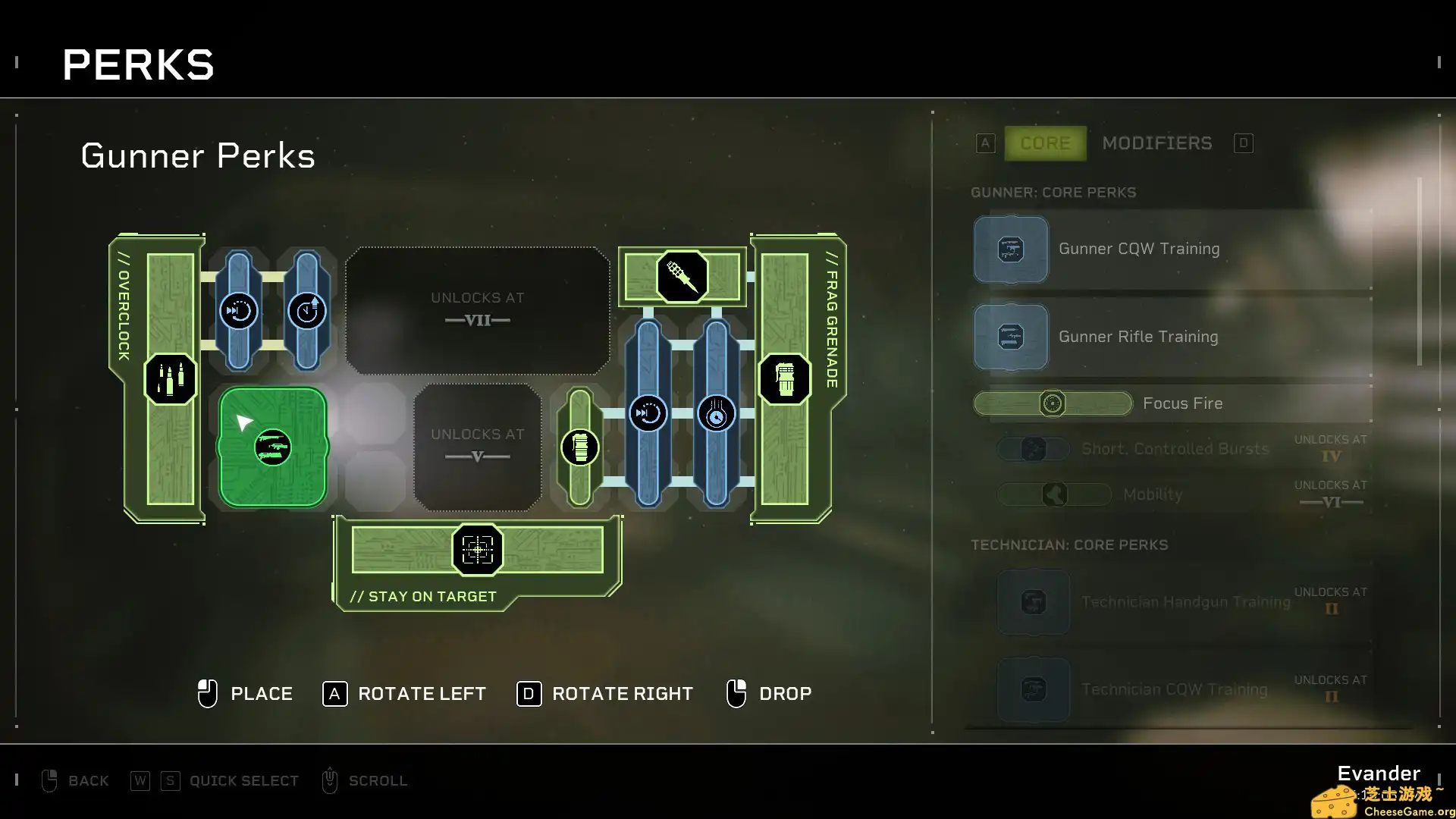This screenshot has width=1456, height=819.
Task: Click the stopwatch gauge perk in the right cluster
Action: tap(716, 414)
